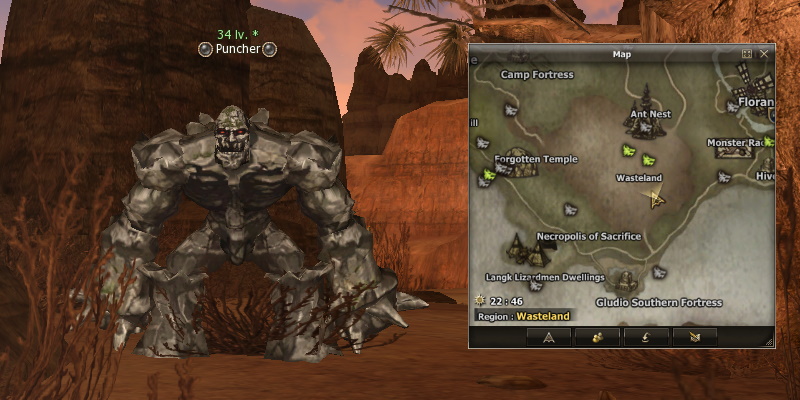This screenshot has height=400, width=800.
Task: Click the Wasteland label on the map
Action: click(x=638, y=178)
